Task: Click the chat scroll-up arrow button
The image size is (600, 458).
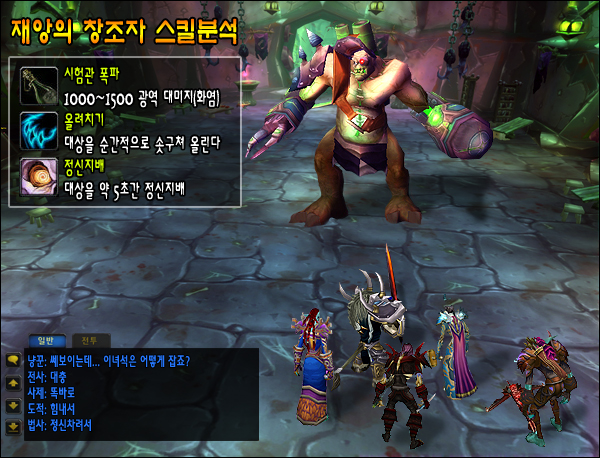Action: coord(13,382)
